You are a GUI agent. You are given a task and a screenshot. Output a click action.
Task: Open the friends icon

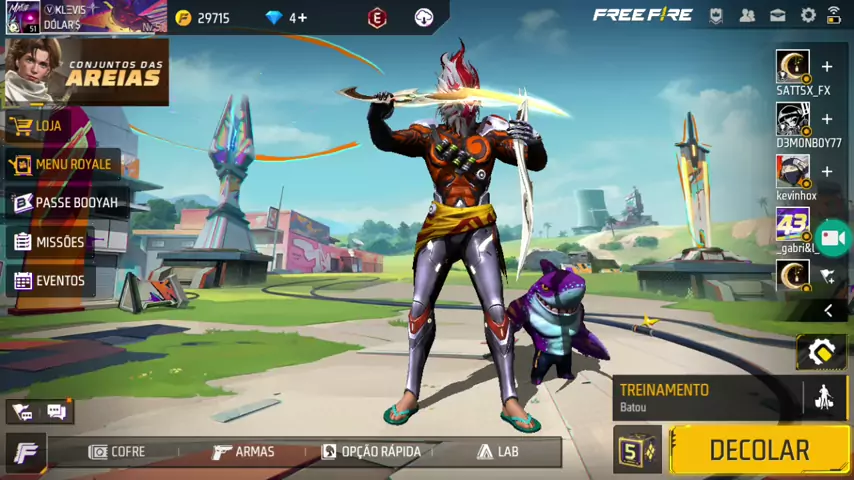747,15
